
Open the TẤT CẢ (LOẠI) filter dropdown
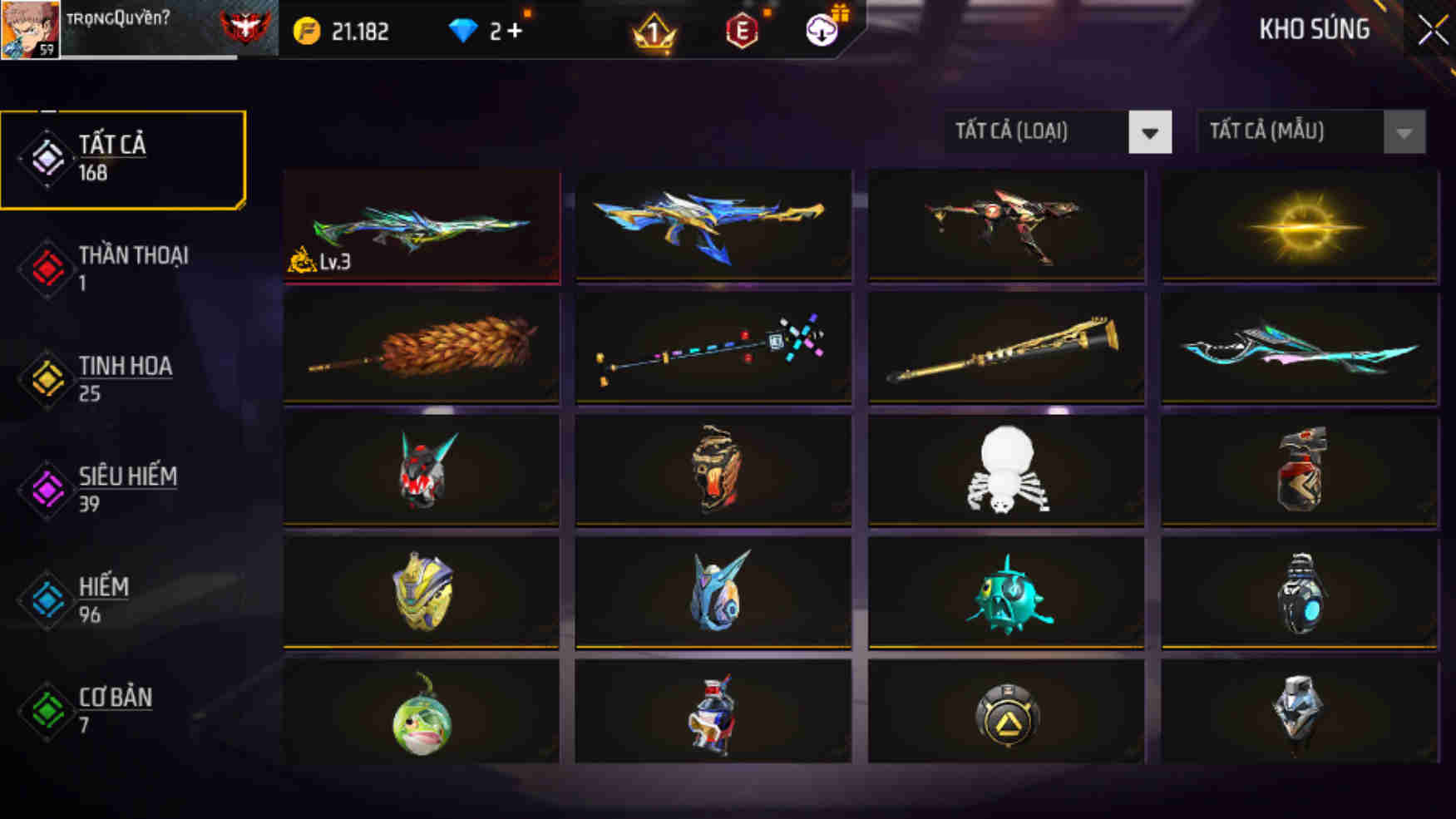tap(1034, 131)
